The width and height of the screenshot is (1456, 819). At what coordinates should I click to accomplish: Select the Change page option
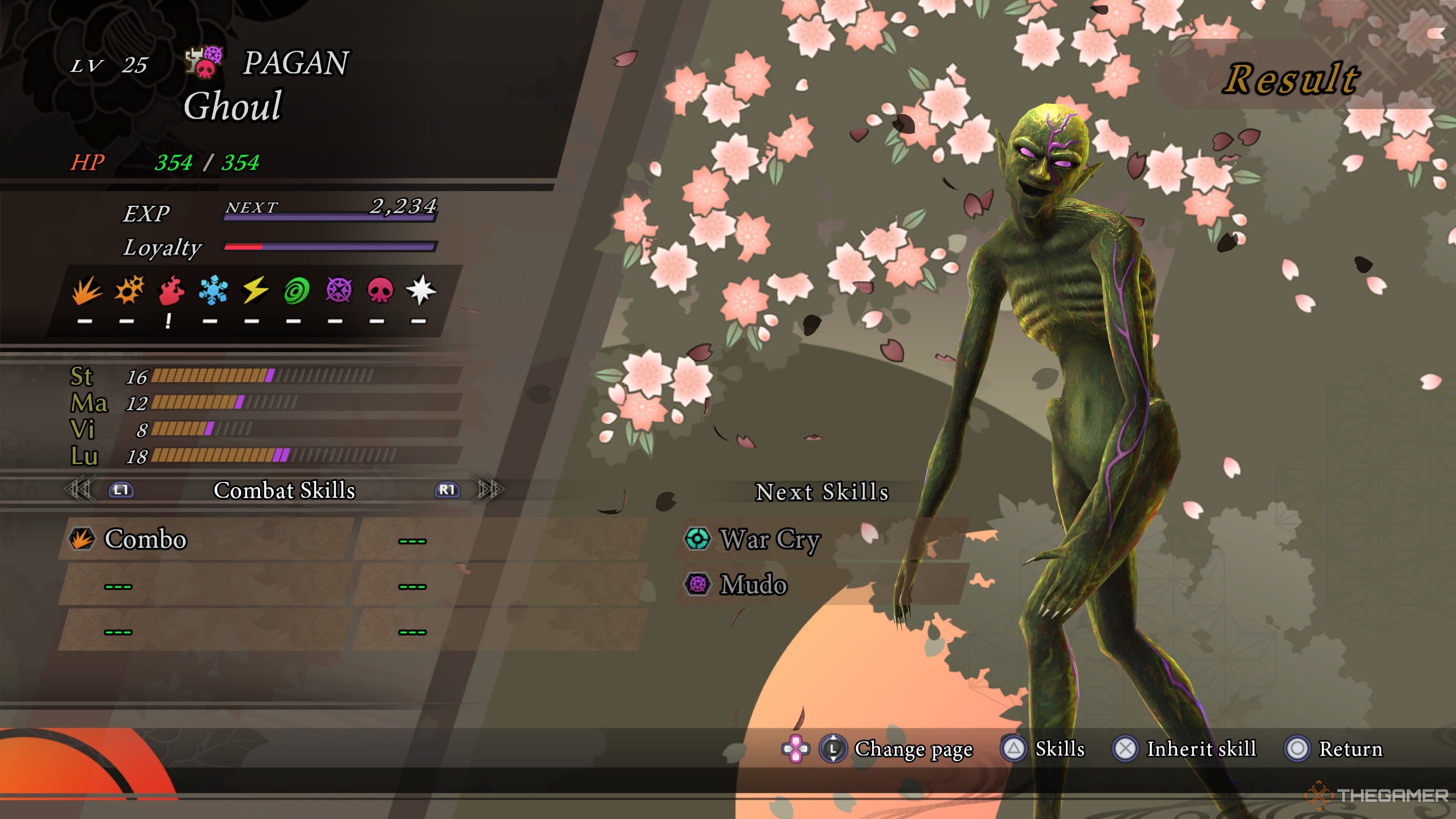(913, 749)
